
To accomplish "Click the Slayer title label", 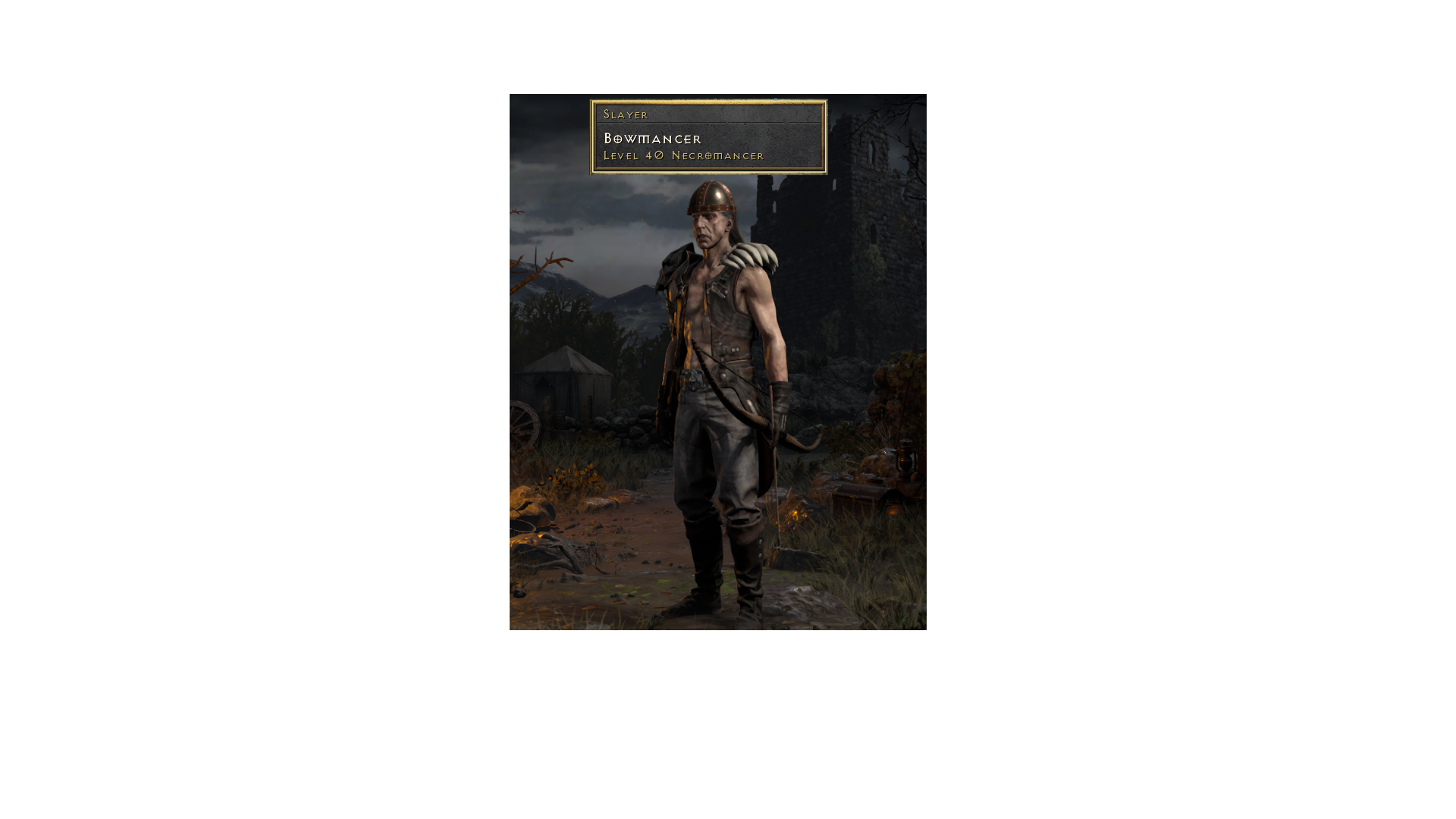I will [625, 114].
